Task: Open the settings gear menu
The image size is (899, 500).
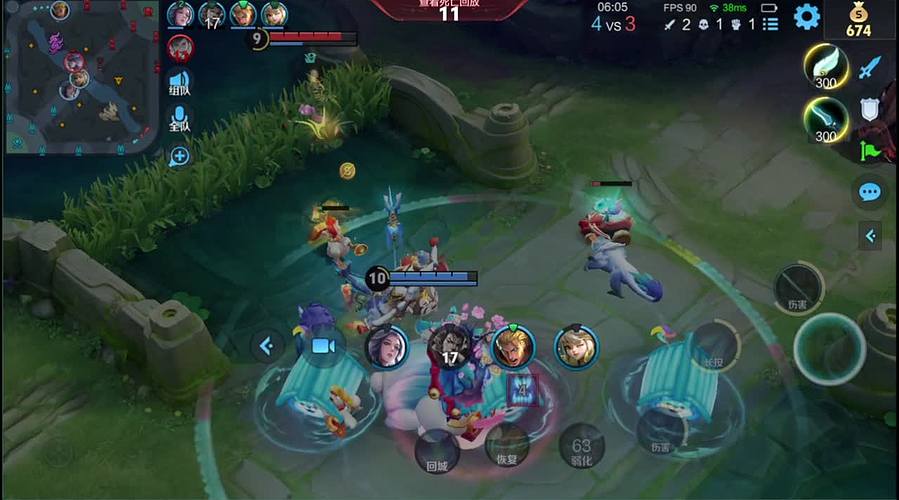Action: pos(806,17)
